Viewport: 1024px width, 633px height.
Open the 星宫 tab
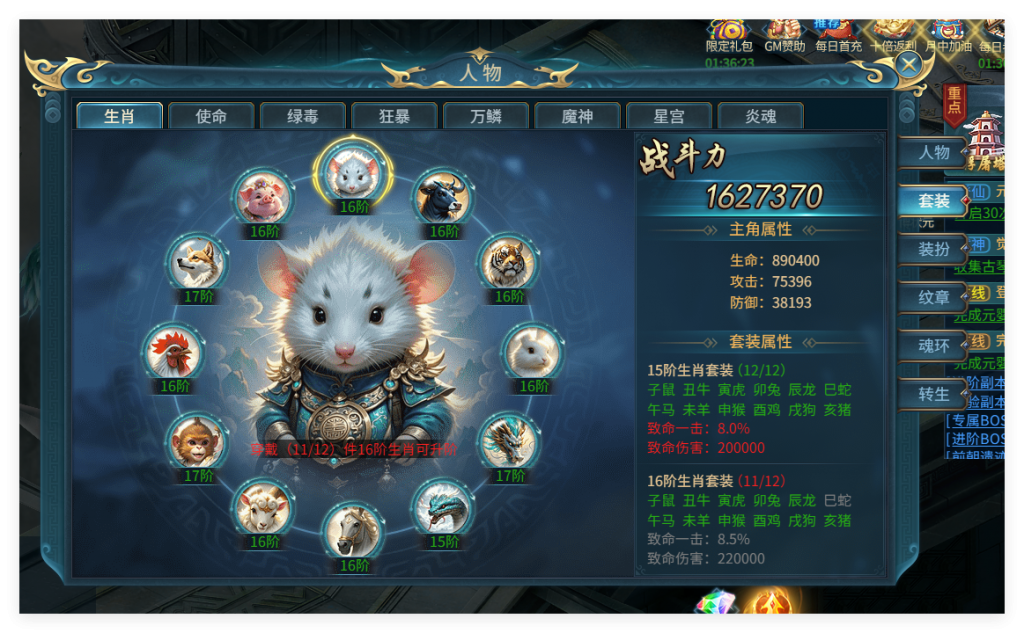pyautogui.click(x=668, y=116)
